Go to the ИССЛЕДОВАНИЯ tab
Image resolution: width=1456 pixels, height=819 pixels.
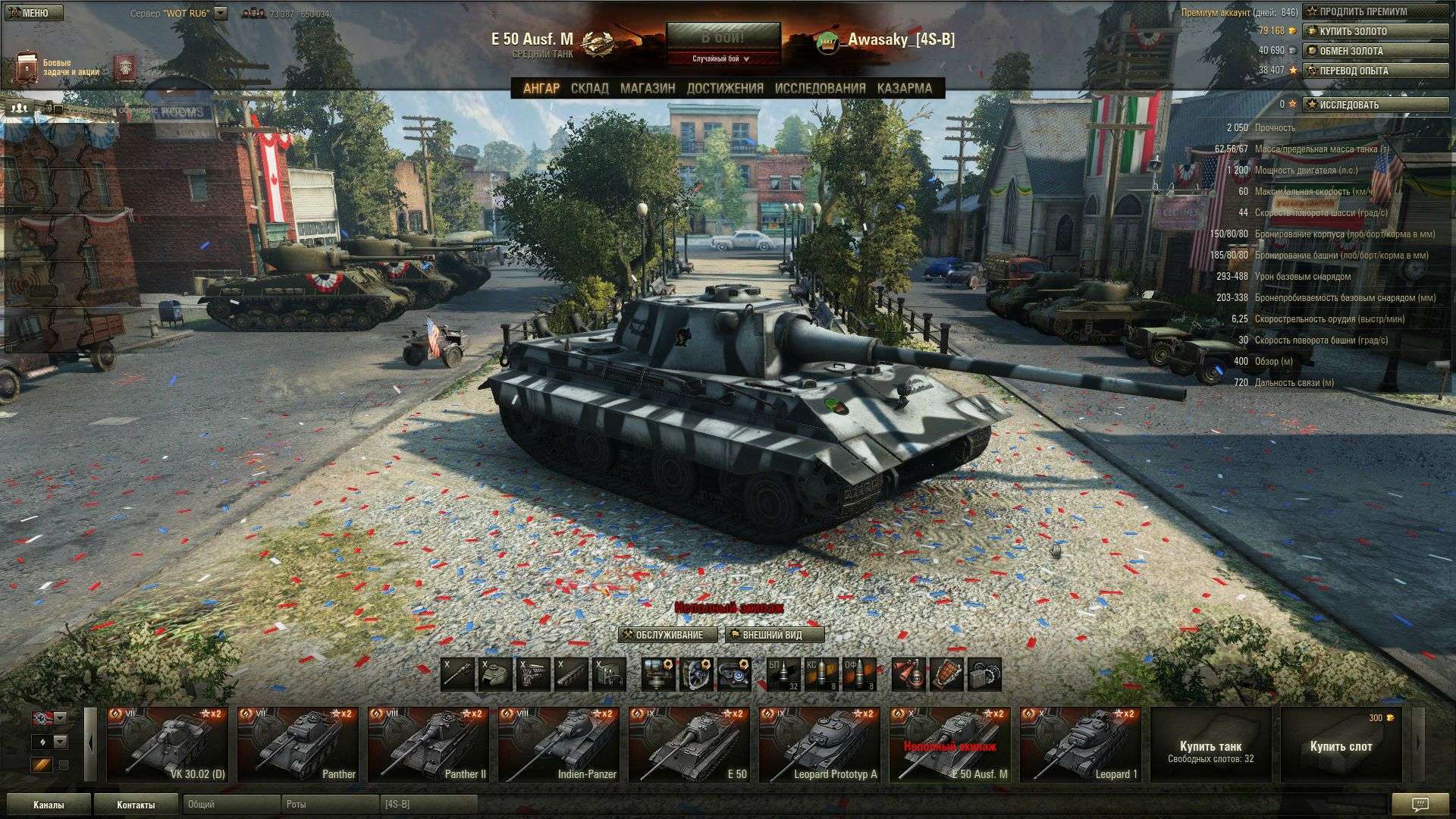point(820,88)
